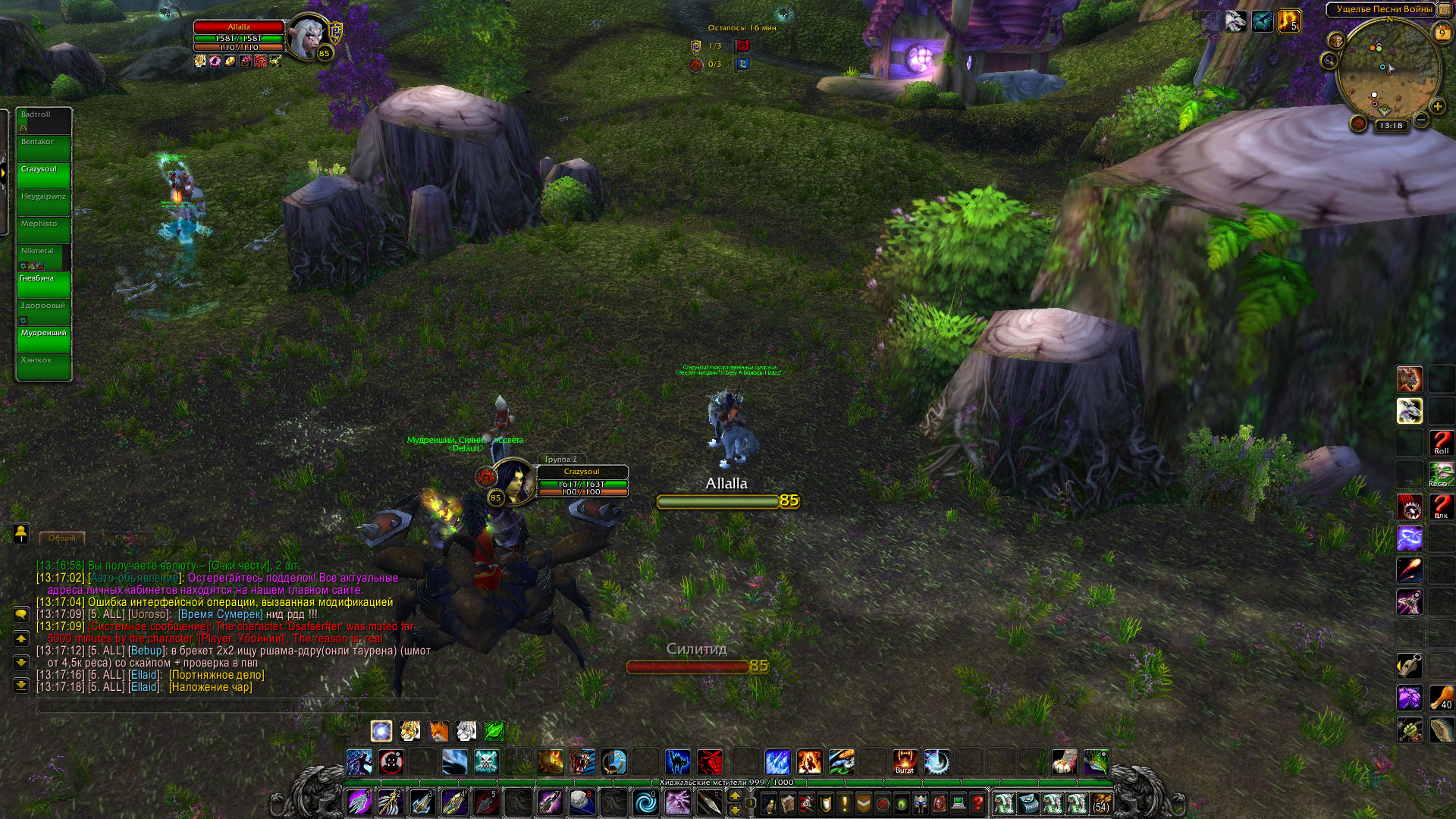Click the action bar page up arrow
The width and height of the screenshot is (1456, 819).
click(x=734, y=796)
